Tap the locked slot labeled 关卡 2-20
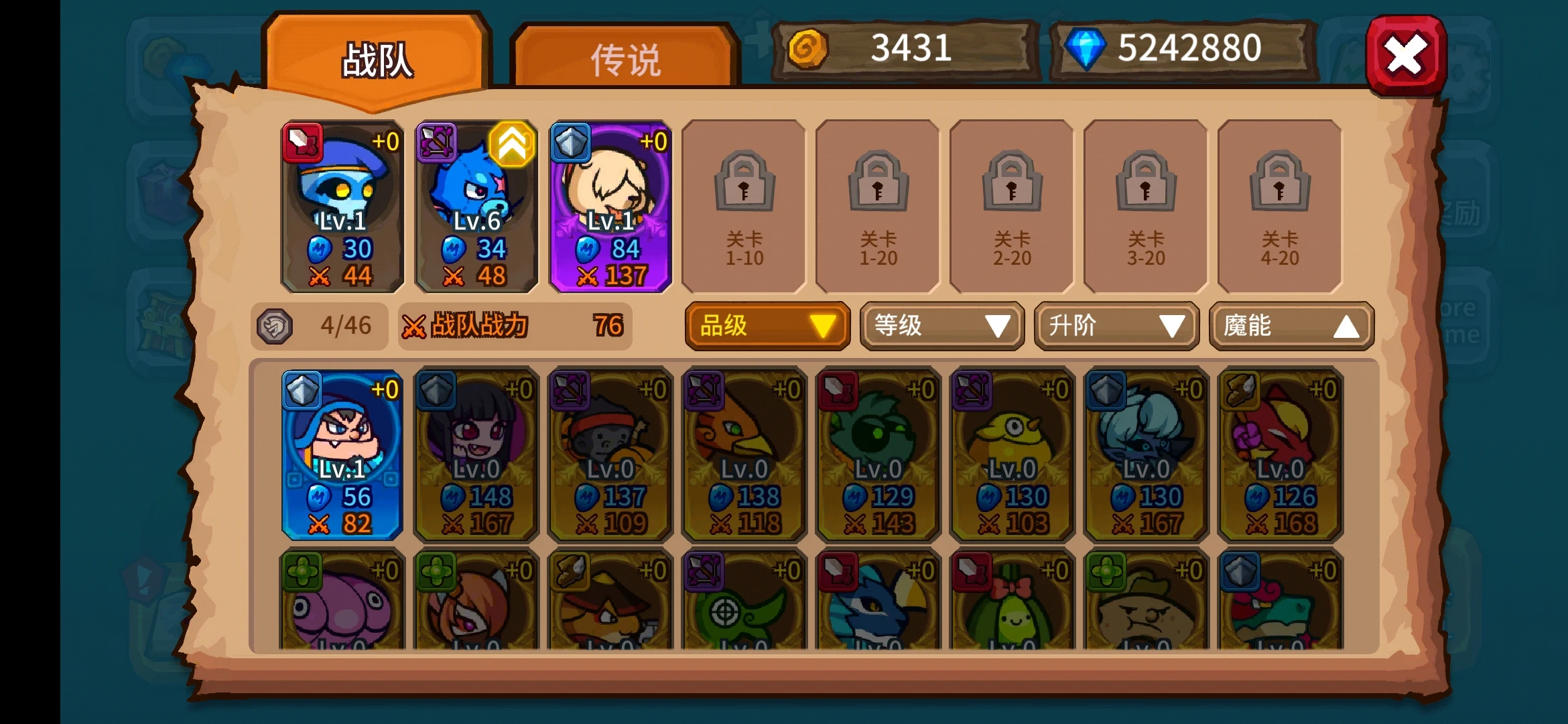This screenshot has height=724, width=1568. tap(1012, 206)
